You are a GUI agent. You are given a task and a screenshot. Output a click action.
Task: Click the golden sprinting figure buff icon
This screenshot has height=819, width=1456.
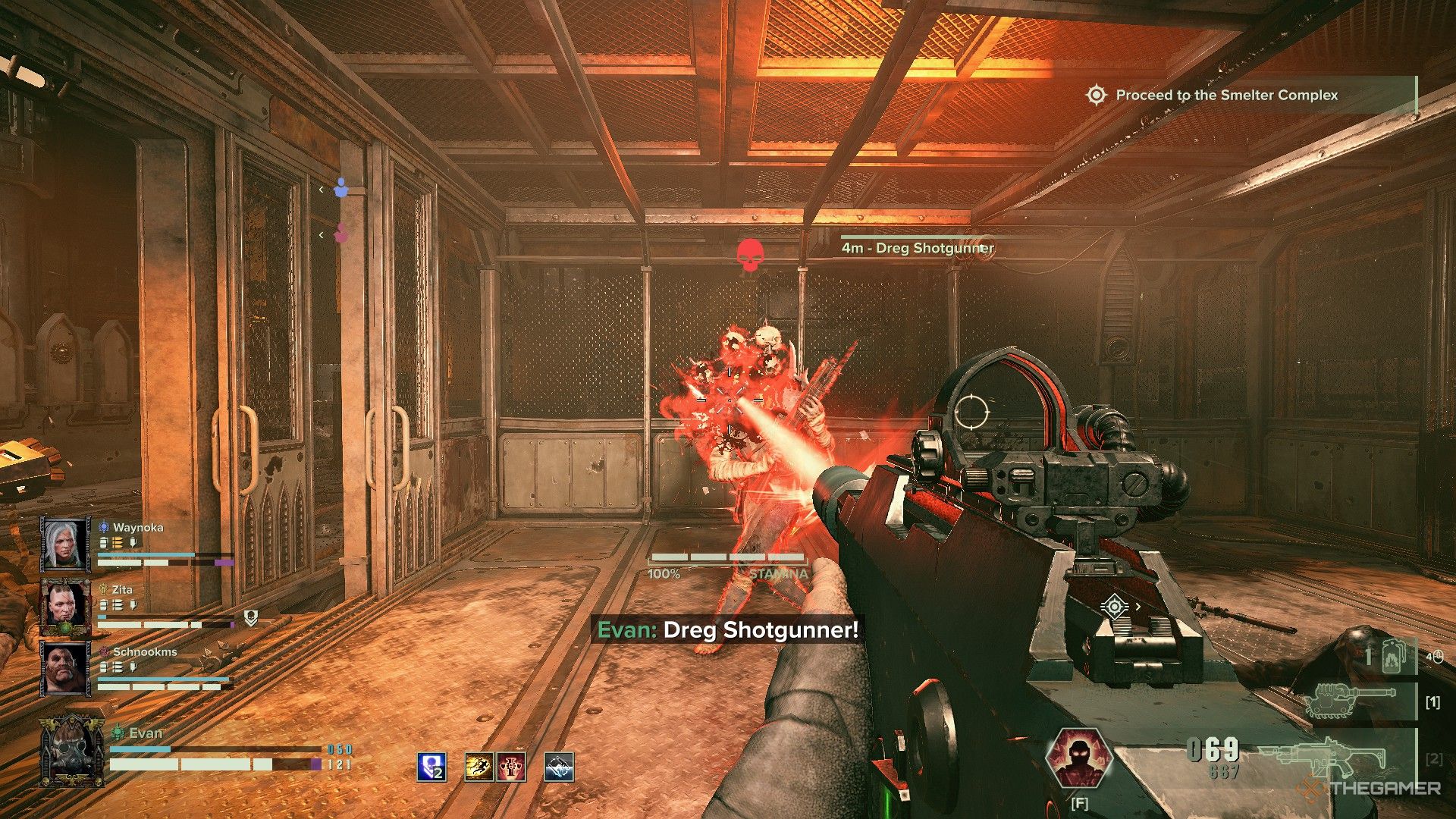479,767
